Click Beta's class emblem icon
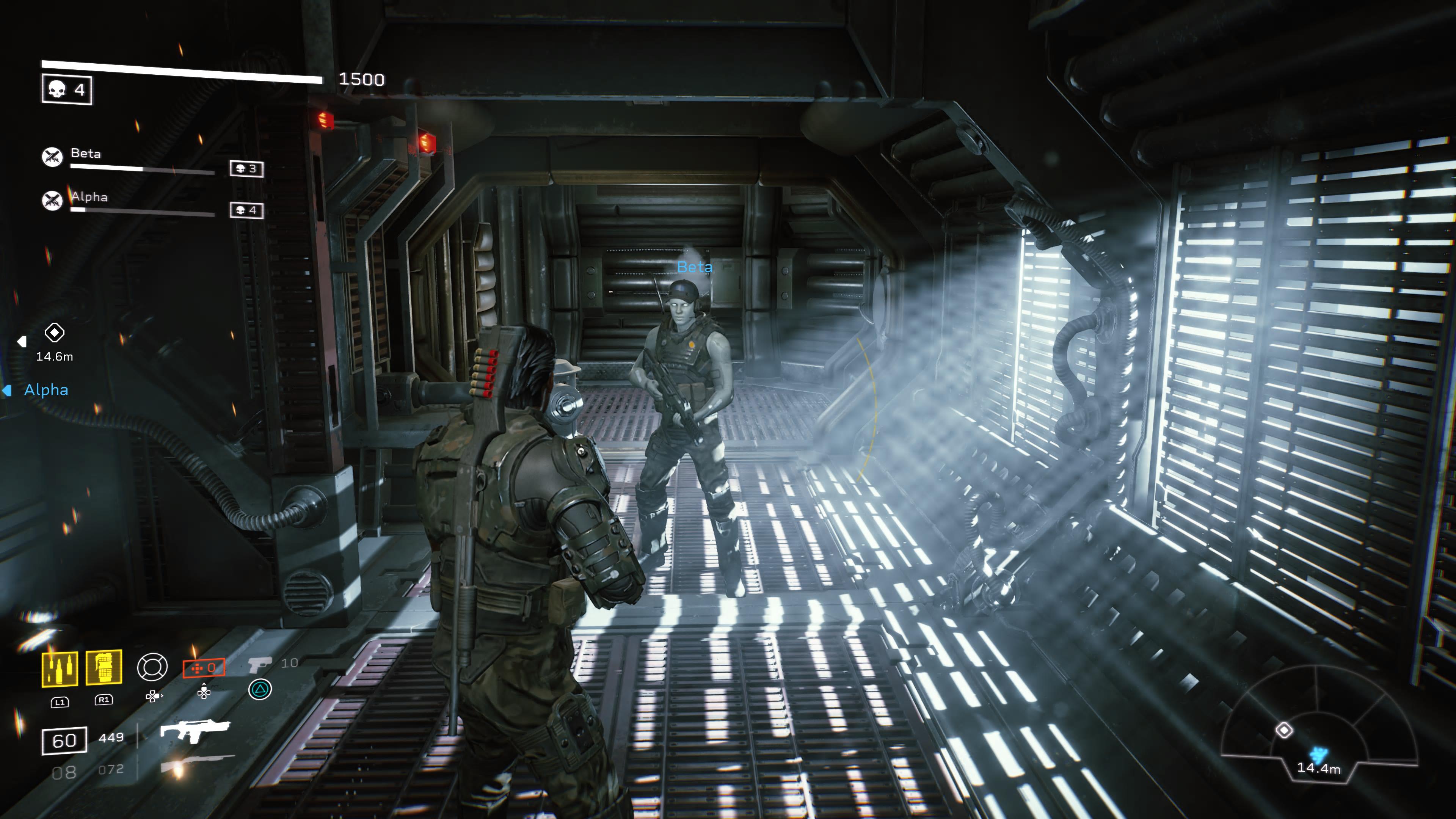 [x=52, y=157]
